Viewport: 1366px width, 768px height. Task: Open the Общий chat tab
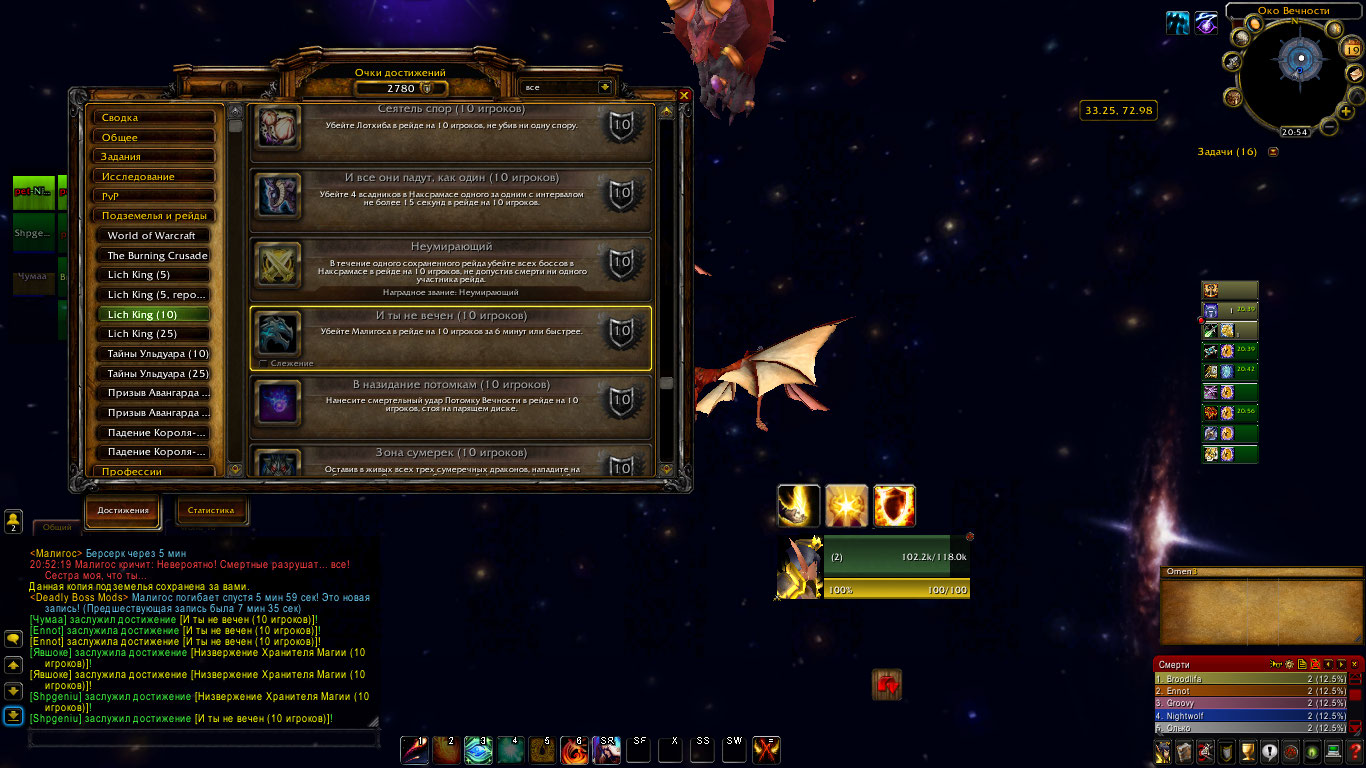pyautogui.click(x=57, y=527)
